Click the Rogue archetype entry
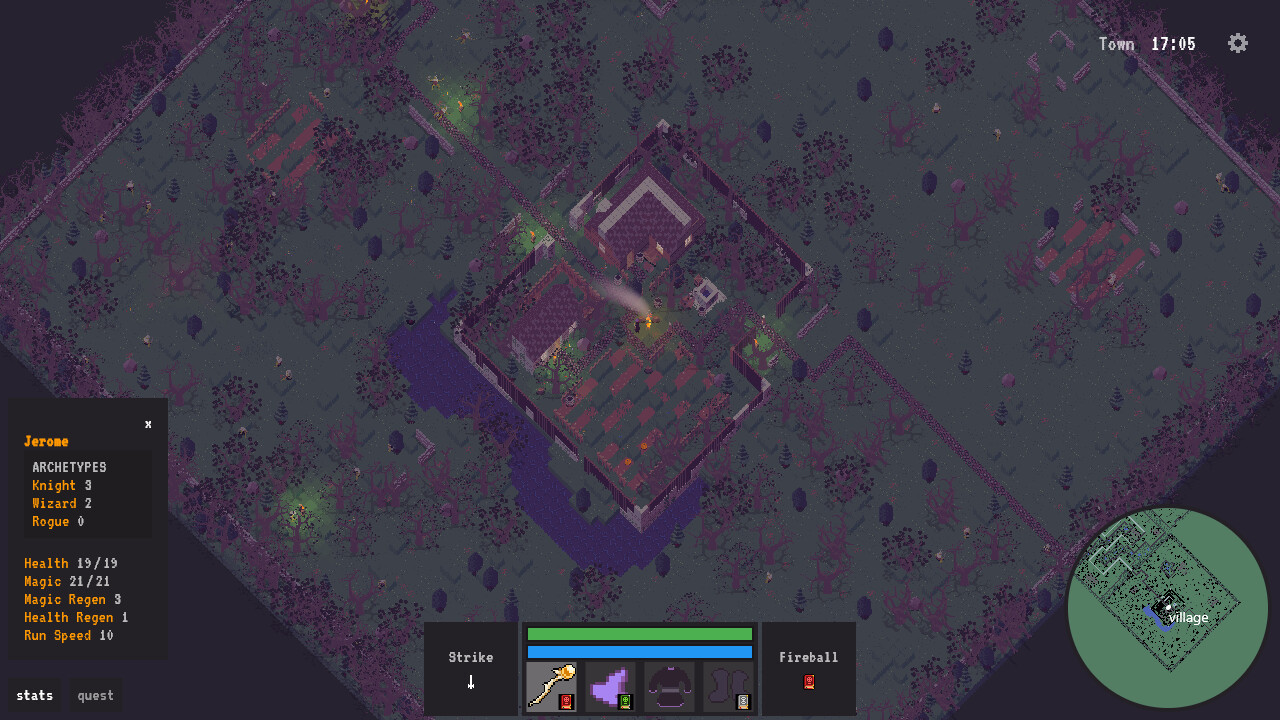Screen dimensions: 1280x720 pyautogui.click(x=56, y=521)
